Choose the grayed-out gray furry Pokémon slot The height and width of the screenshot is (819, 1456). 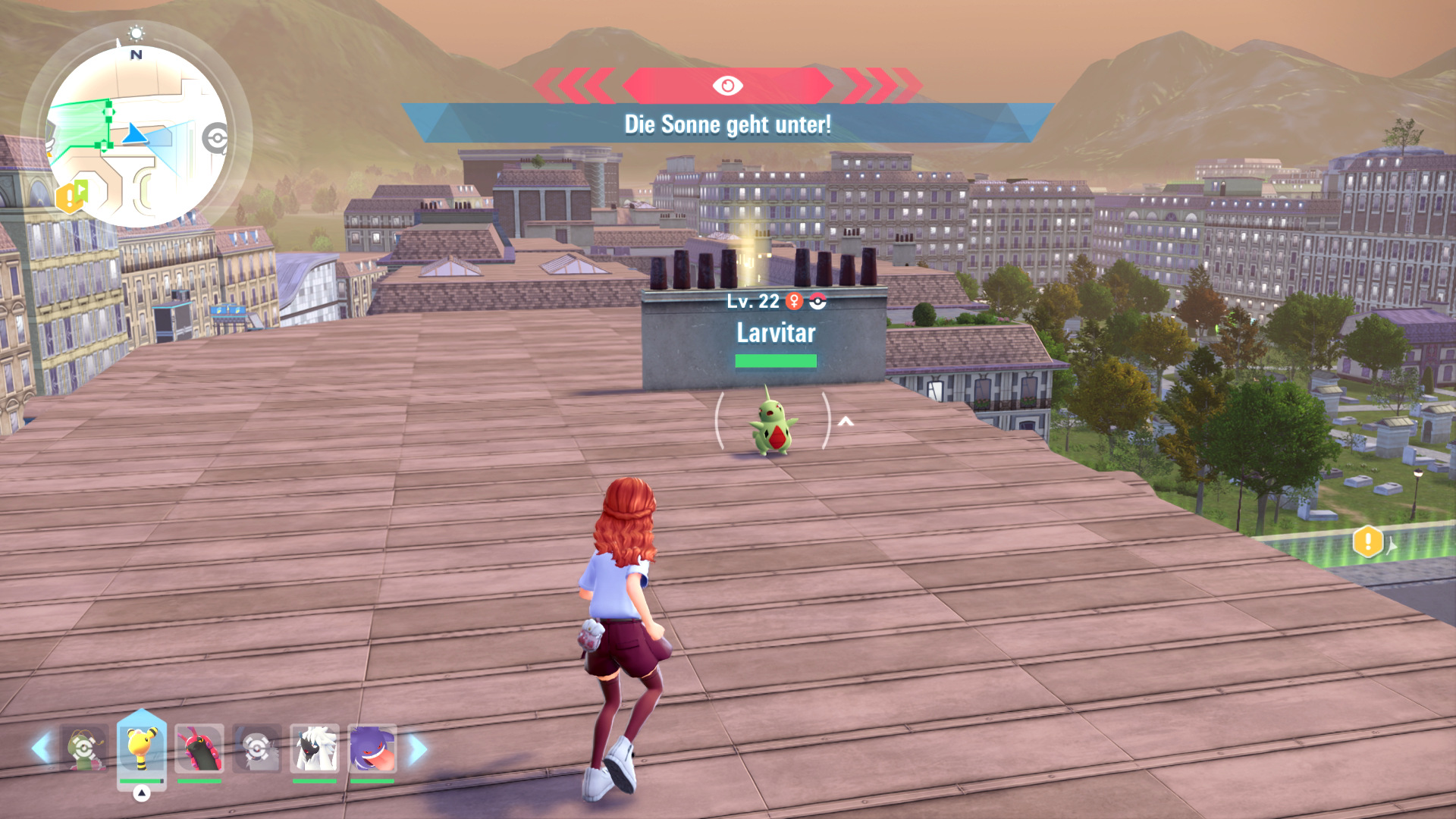(x=257, y=748)
